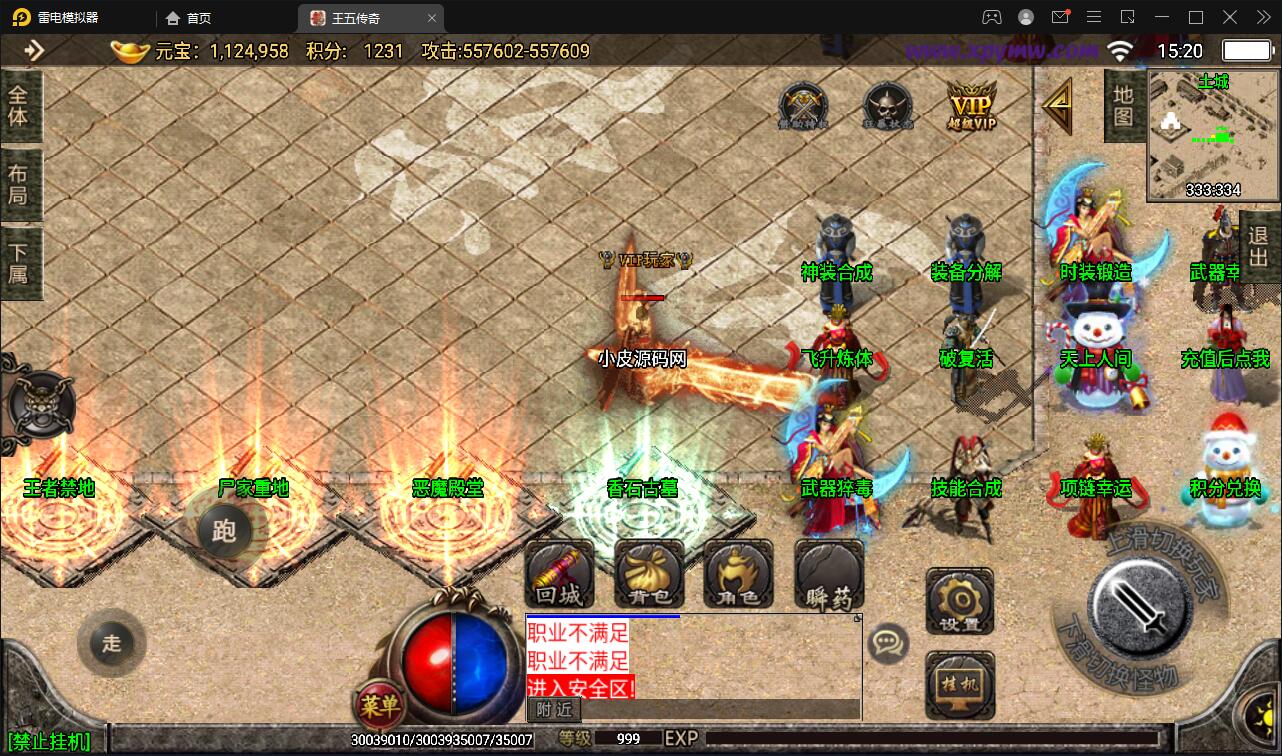Open the speech-bubble chat button
Image resolution: width=1282 pixels, height=756 pixels.
pyautogui.click(x=888, y=643)
